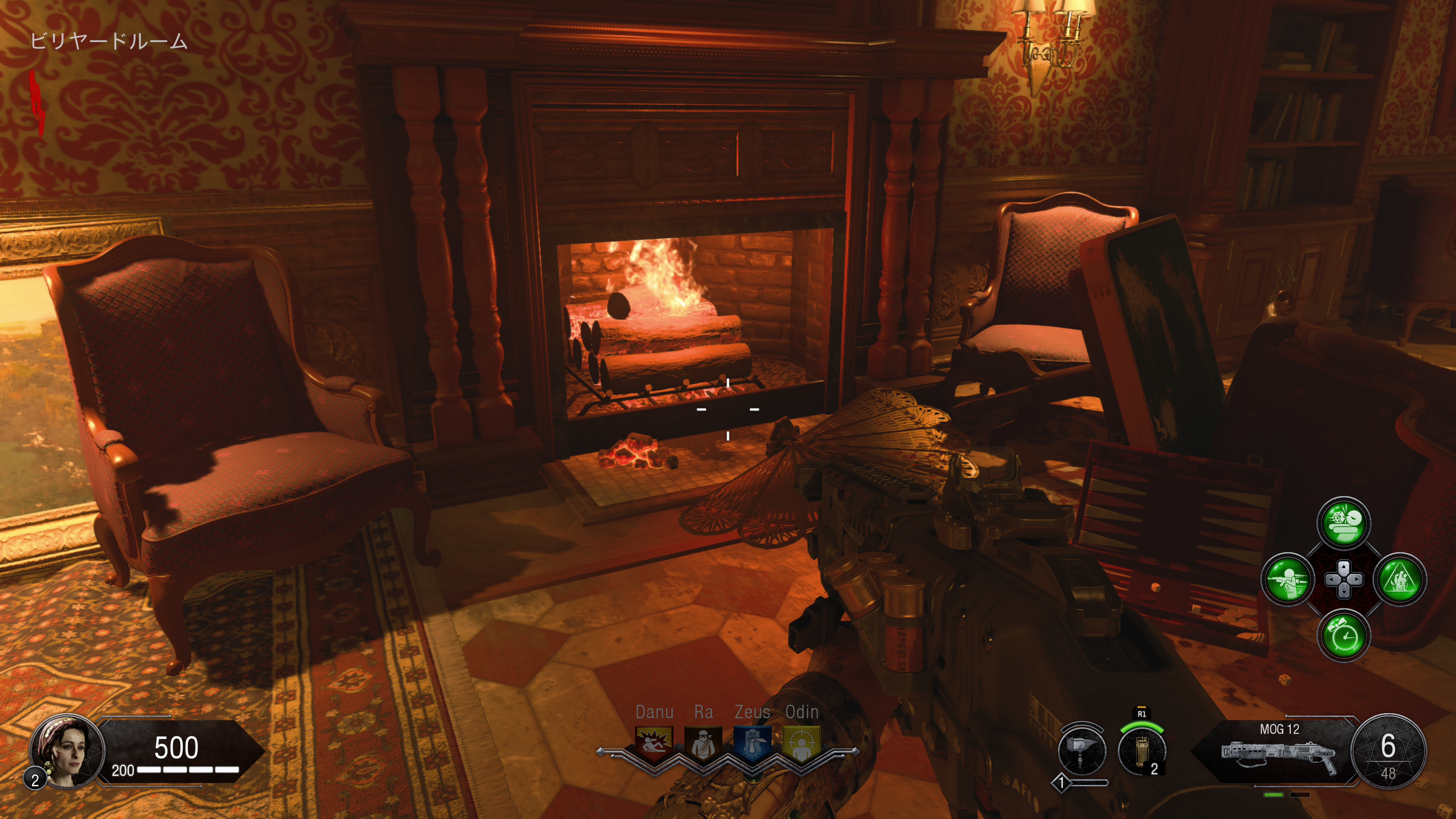
Task: Choose the yellow Odin perk icon
Action: point(802,743)
